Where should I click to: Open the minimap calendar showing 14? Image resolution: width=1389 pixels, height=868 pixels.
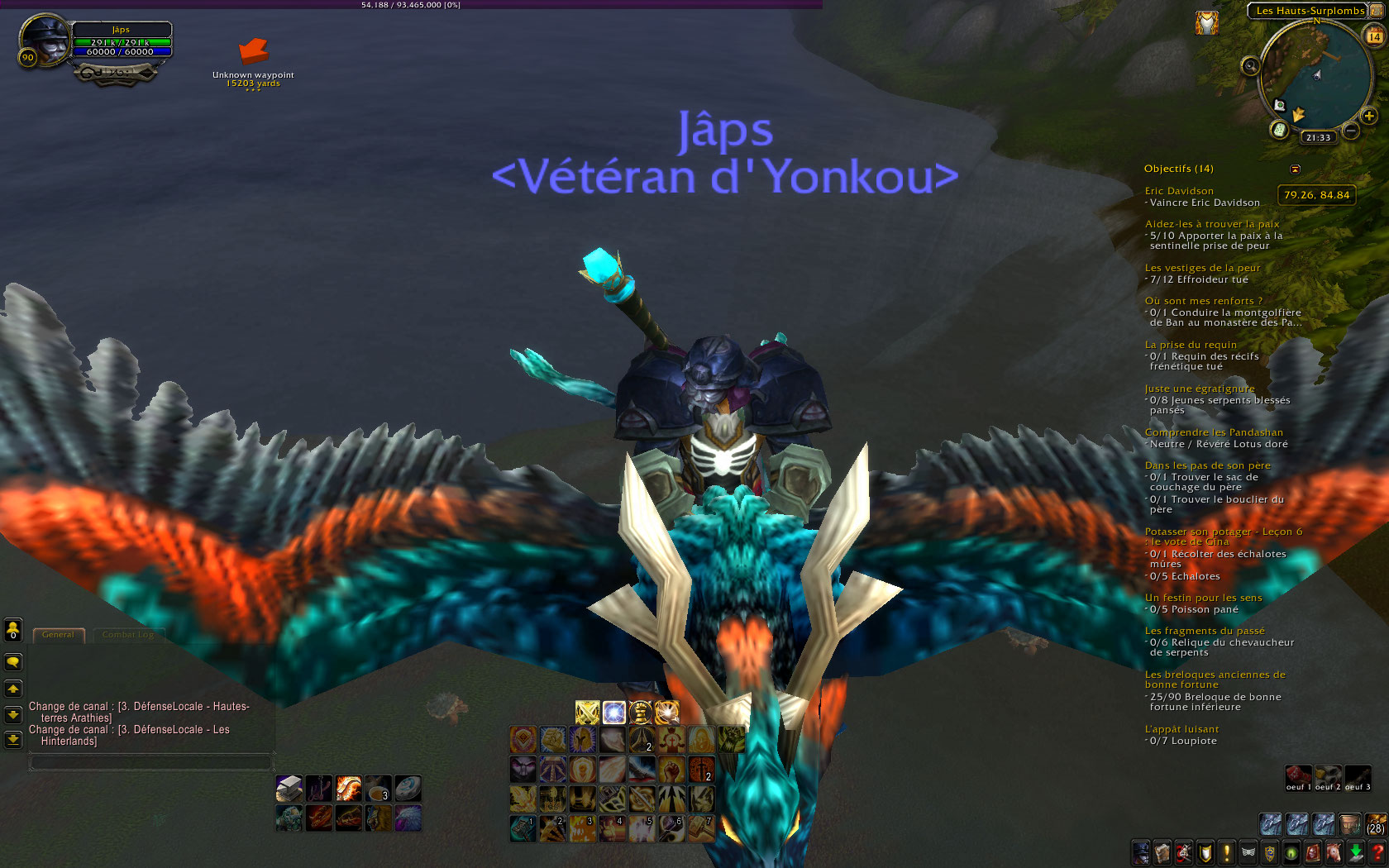pyautogui.click(x=1374, y=36)
